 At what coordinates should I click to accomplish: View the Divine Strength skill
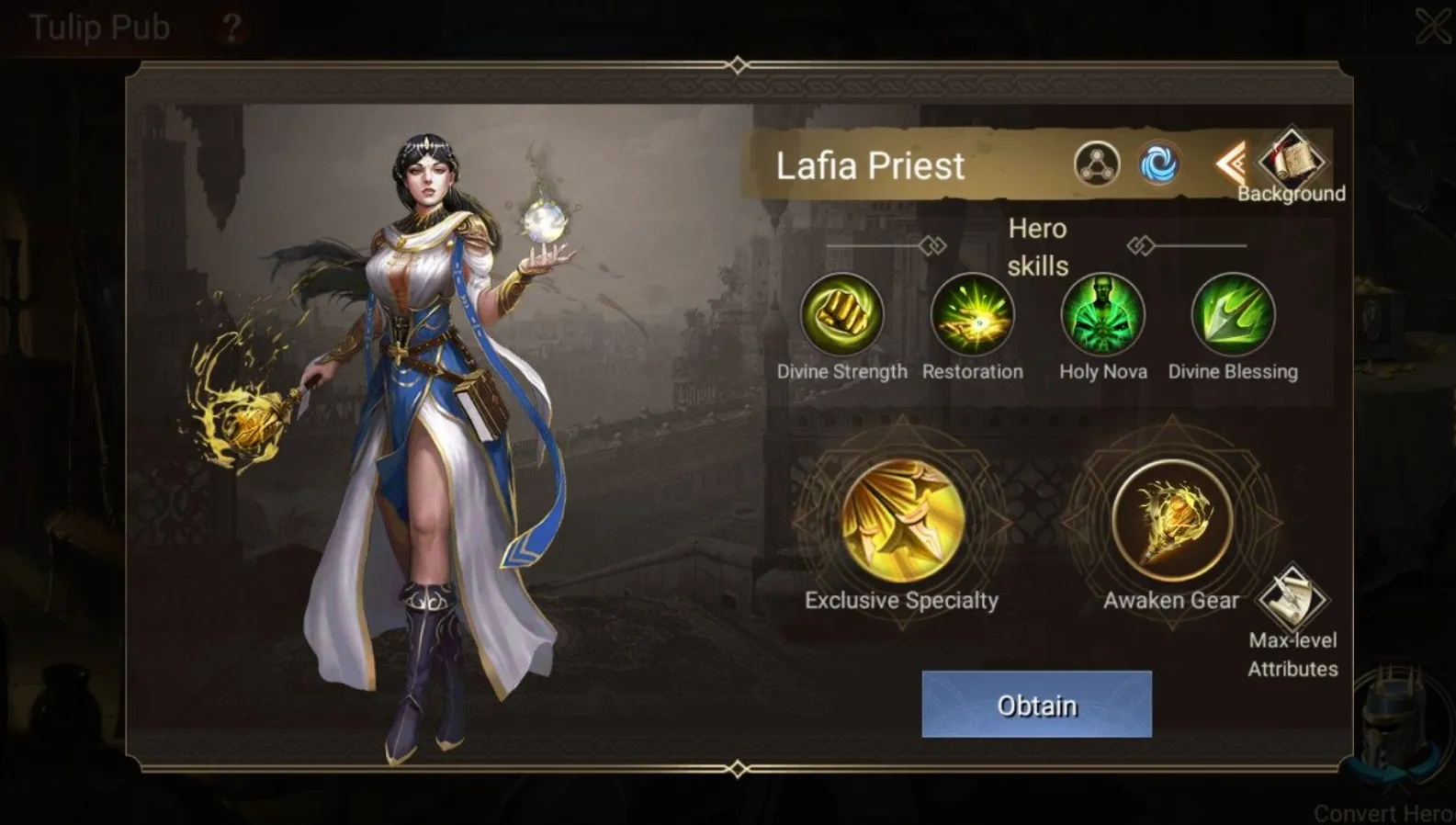click(x=841, y=315)
